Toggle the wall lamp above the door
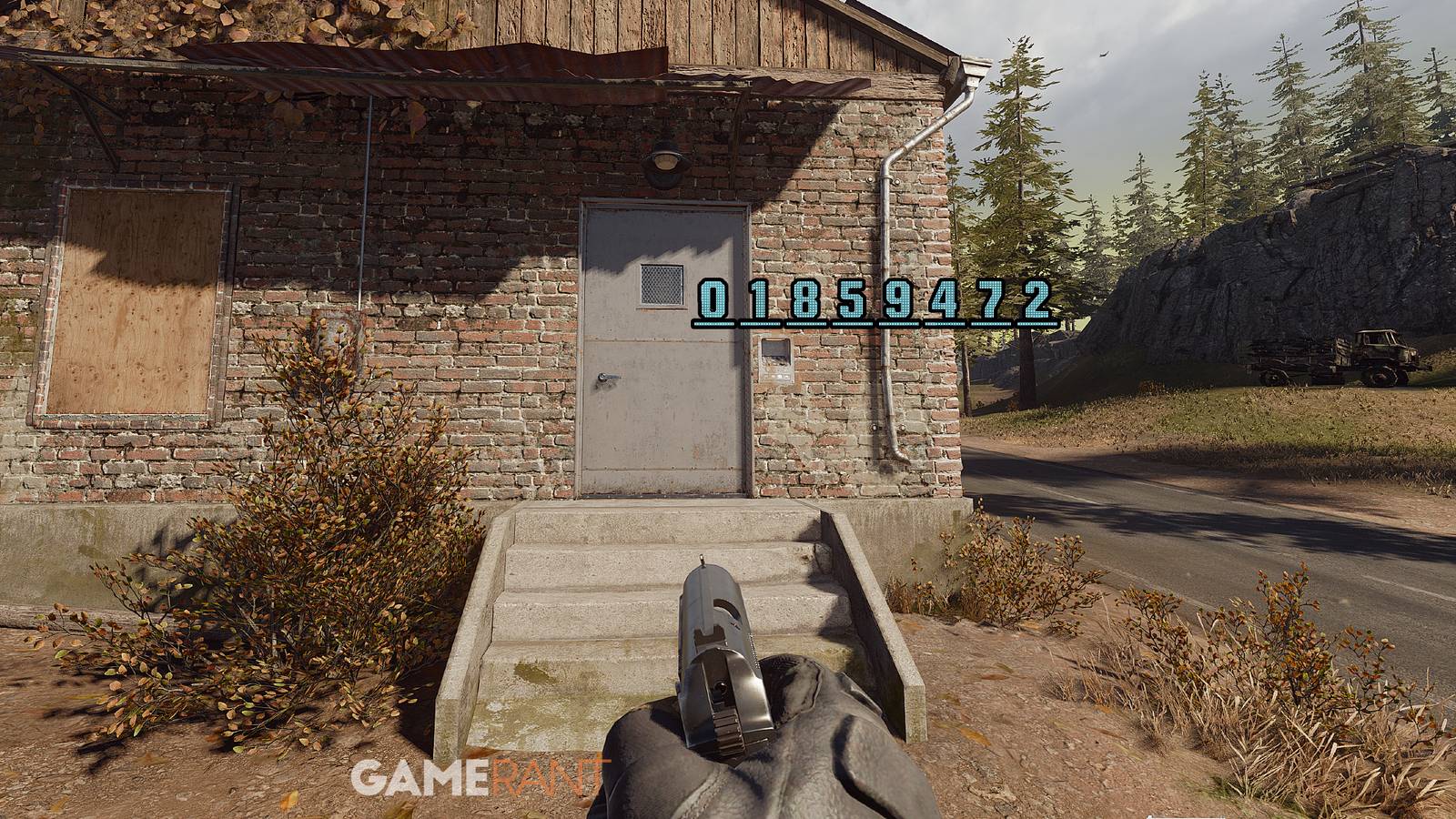The width and height of the screenshot is (1456, 819). pyautogui.click(x=664, y=160)
